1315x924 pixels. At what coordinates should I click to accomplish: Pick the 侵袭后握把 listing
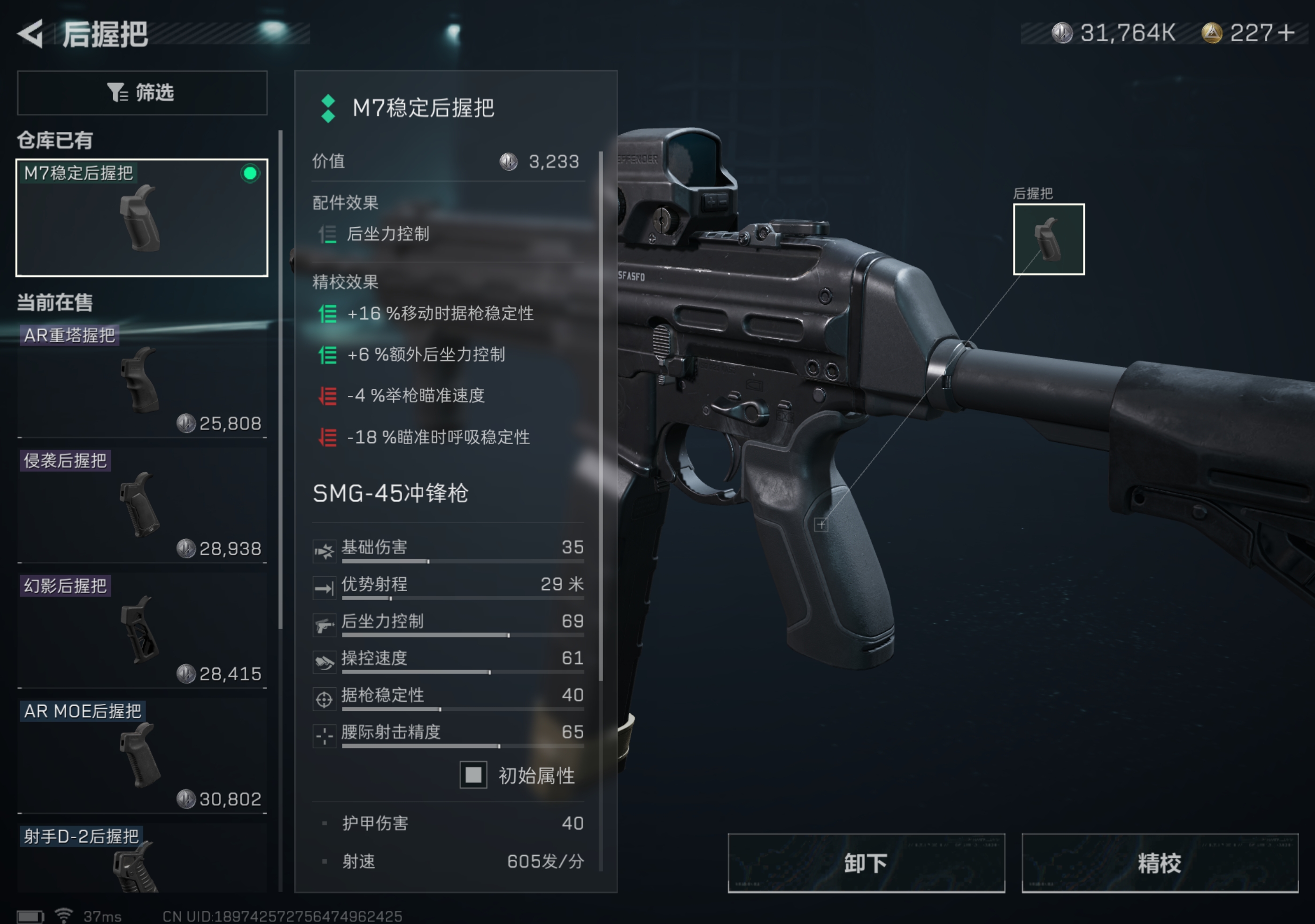[x=142, y=506]
